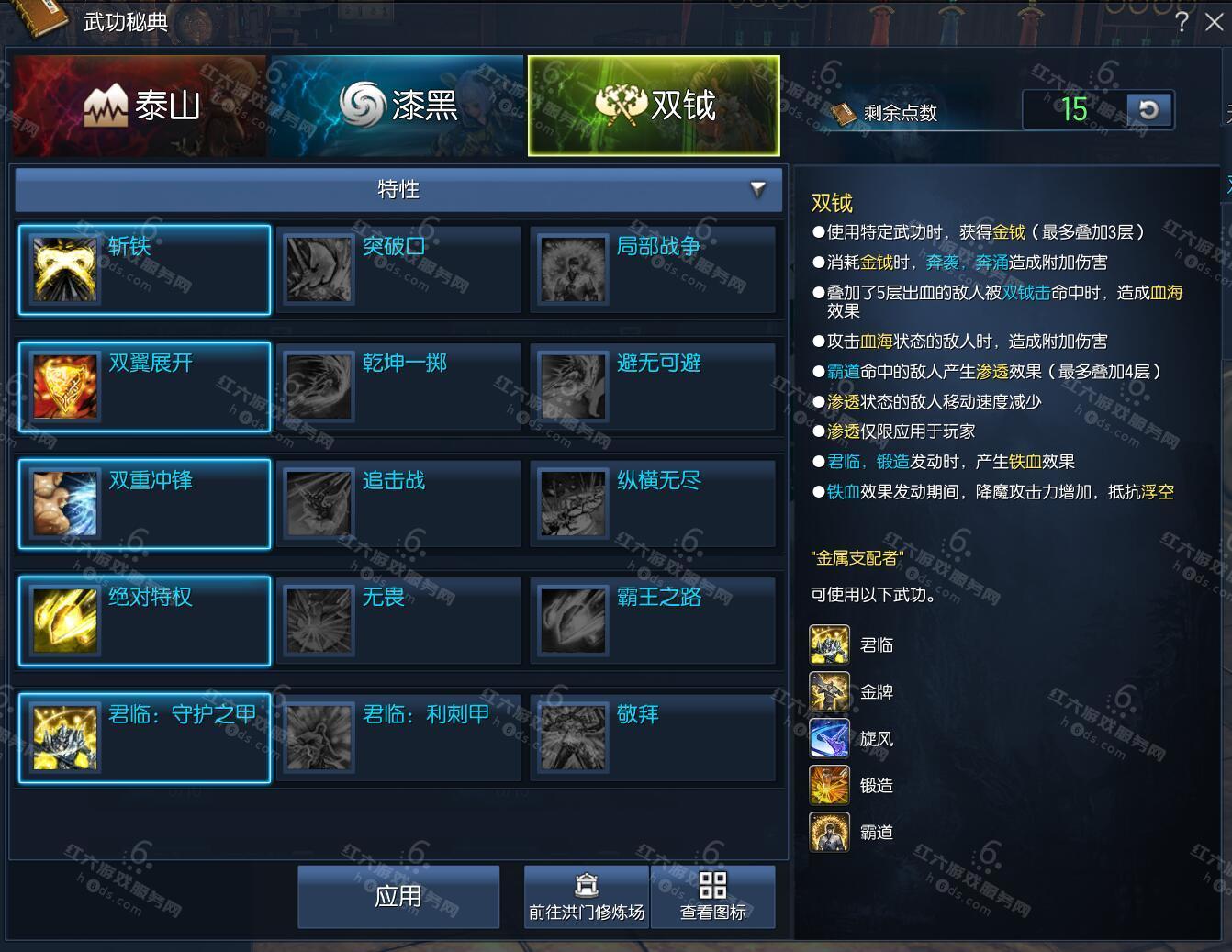Select the 霸王之路 trait

coord(653,621)
